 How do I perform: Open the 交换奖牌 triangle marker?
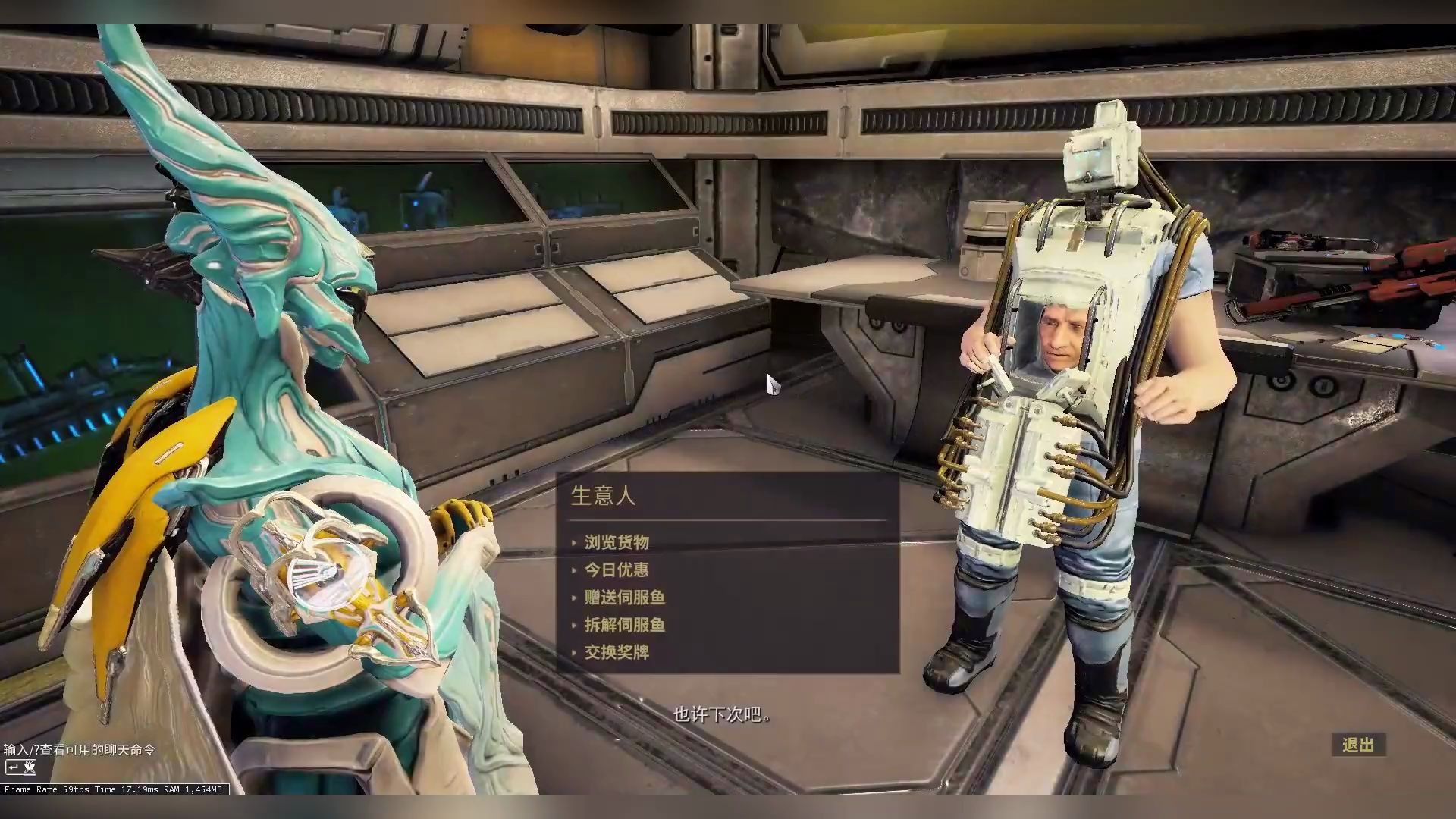[x=576, y=652]
